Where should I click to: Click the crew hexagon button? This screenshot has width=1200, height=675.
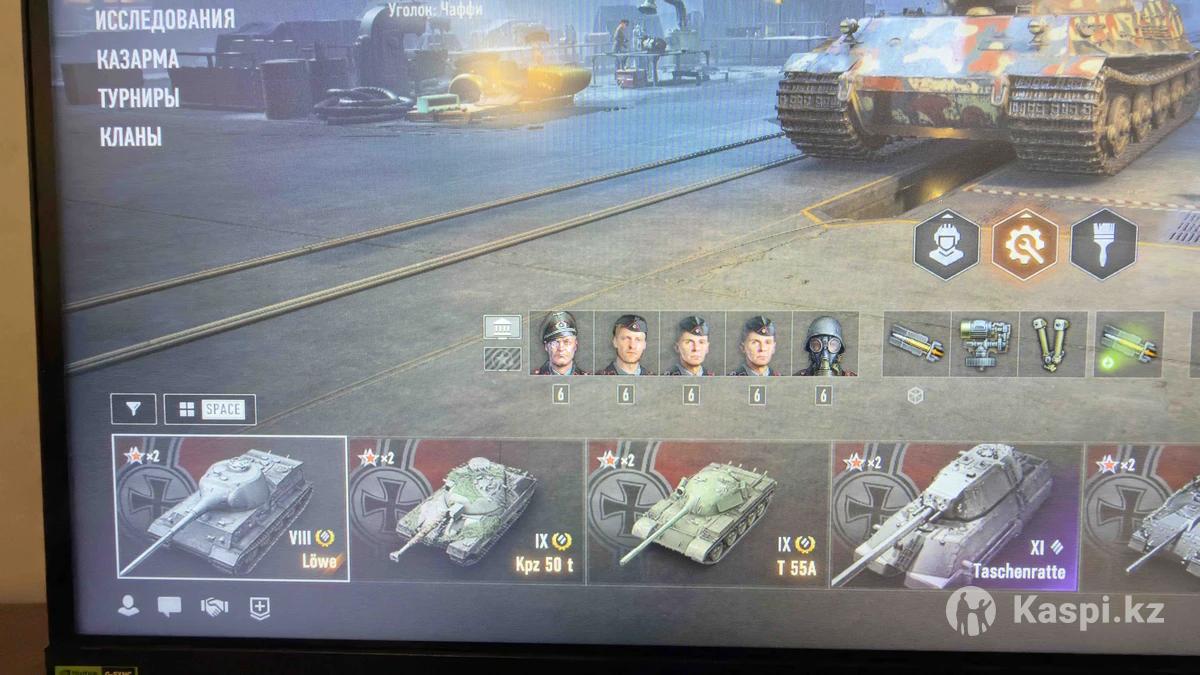(946, 244)
